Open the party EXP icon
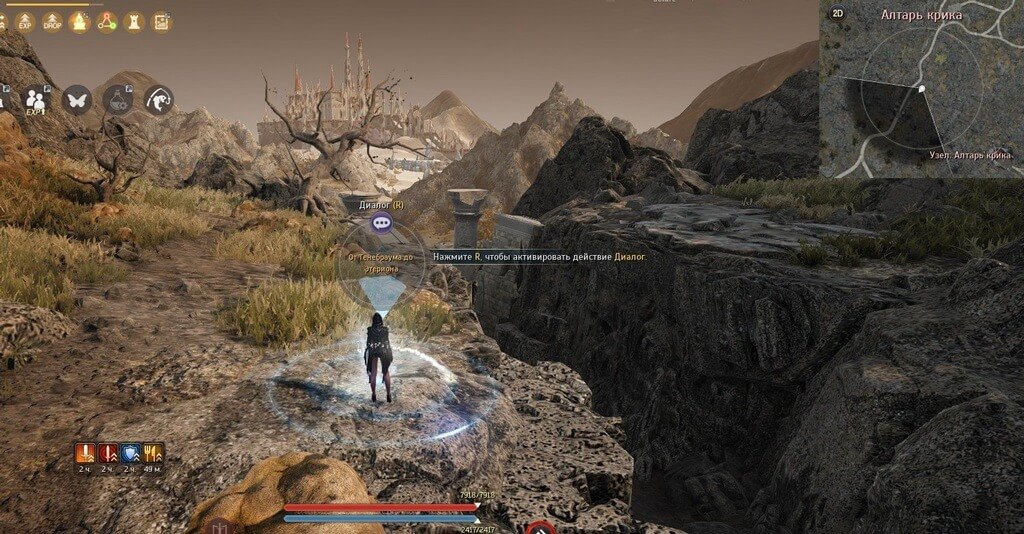Image resolution: width=1024 pixels, height=534 pixels. [36, 100]
